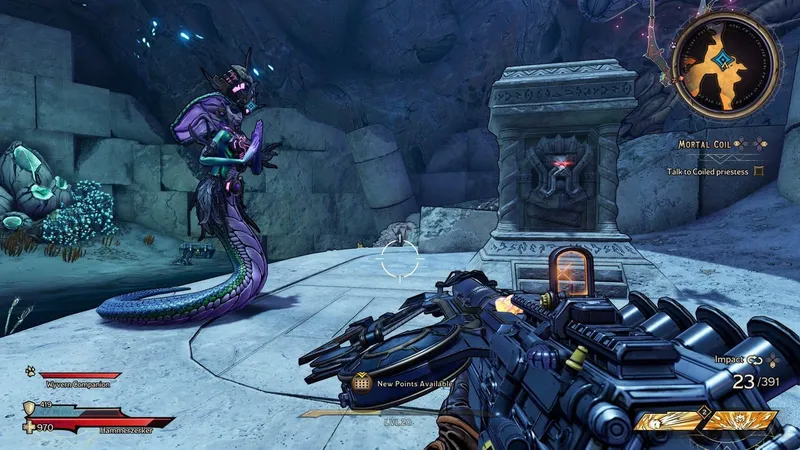Click the shield icon beside 419
The height and width of the screenshot is (450, 800).
(x=29, y=407)
